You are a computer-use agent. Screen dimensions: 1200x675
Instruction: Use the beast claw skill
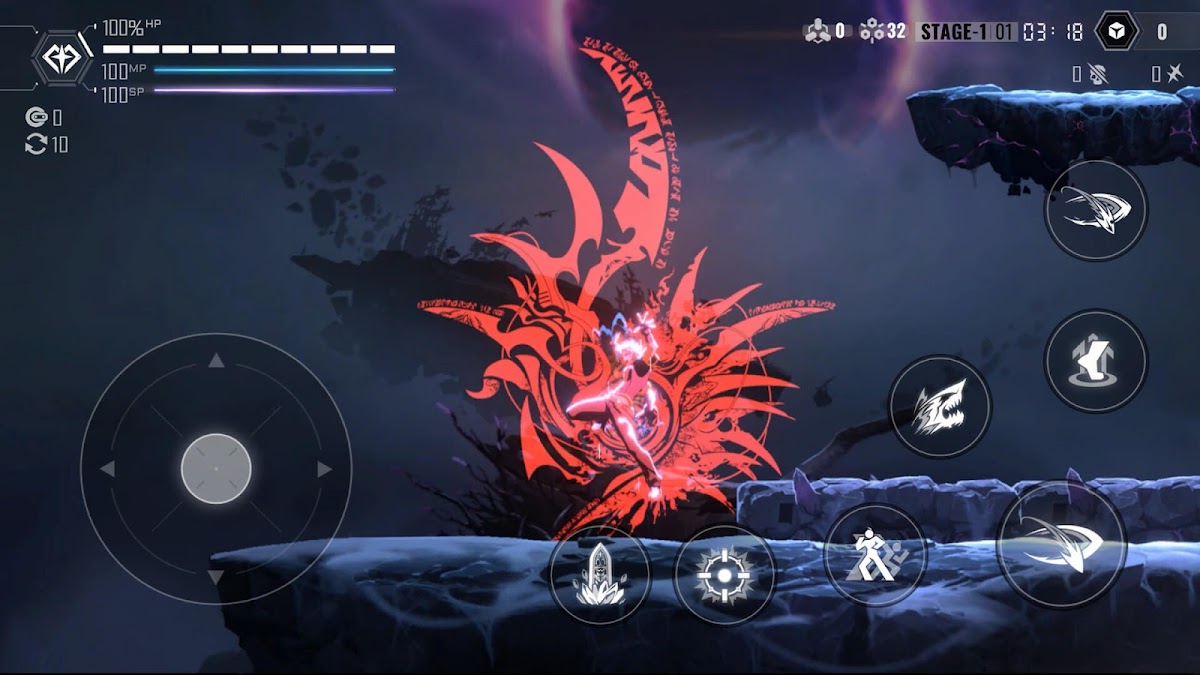940,407
